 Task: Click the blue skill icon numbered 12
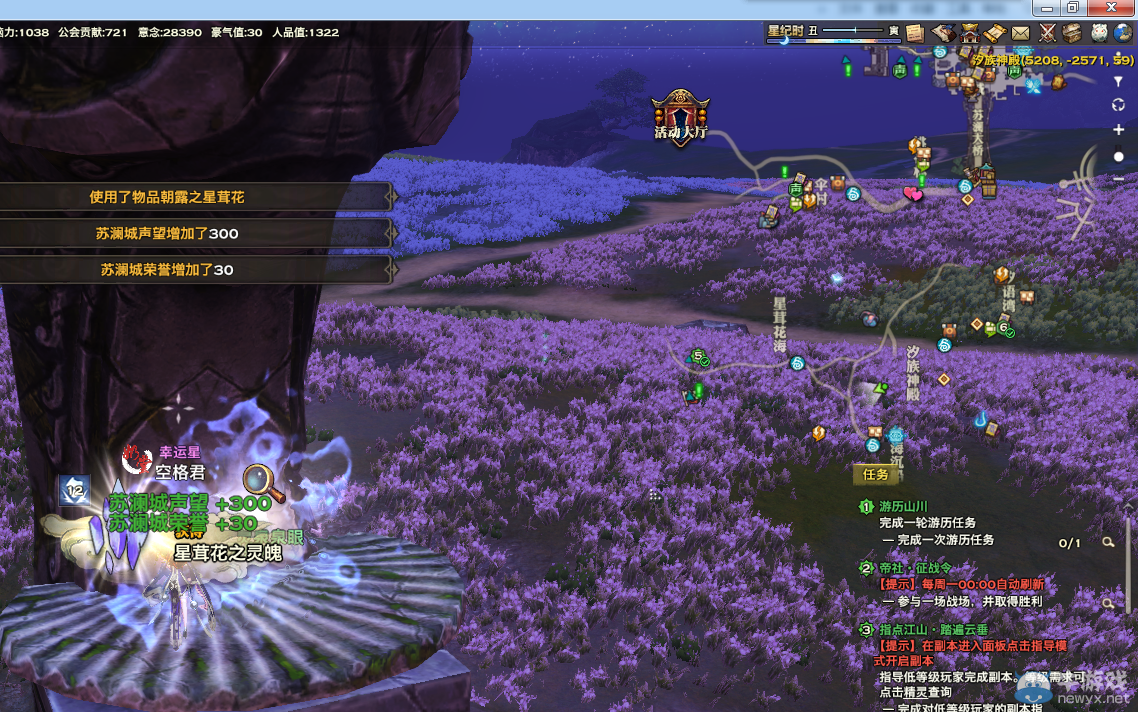[73, 489]
